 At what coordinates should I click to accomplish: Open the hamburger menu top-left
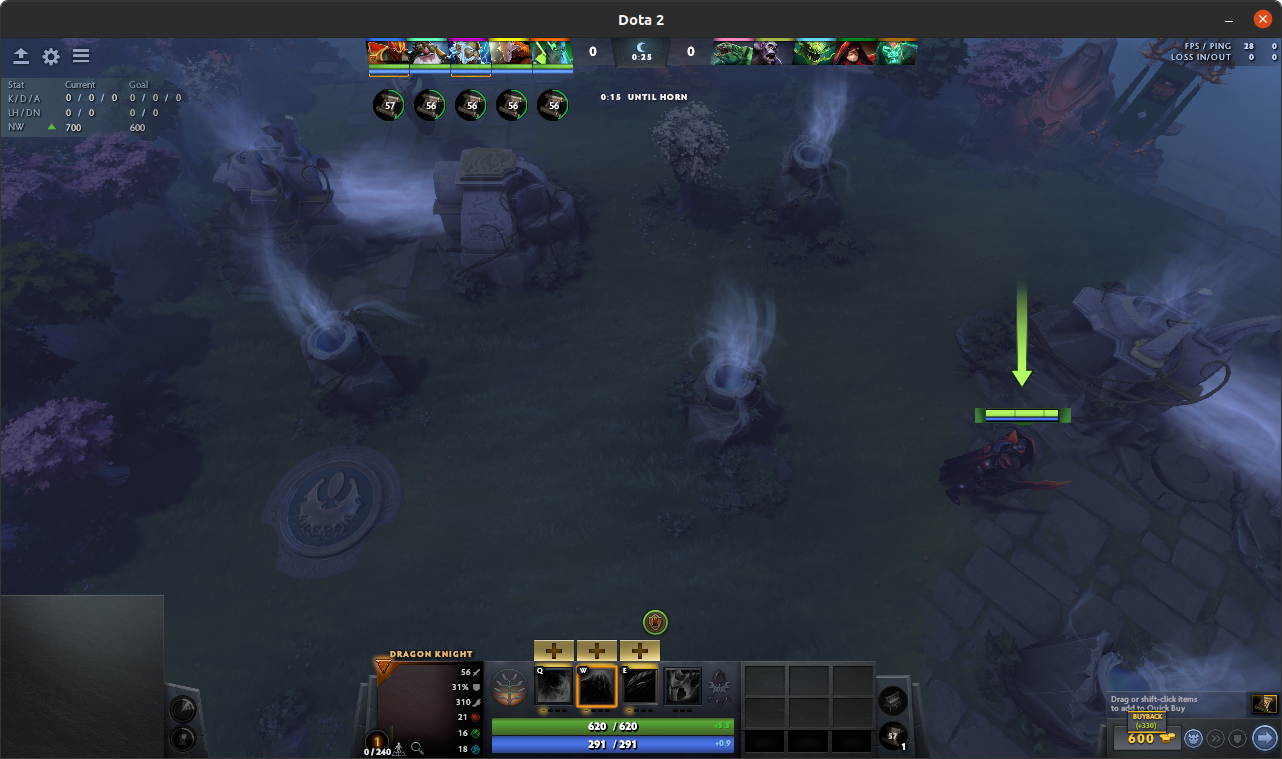click(x=80, y=56)
